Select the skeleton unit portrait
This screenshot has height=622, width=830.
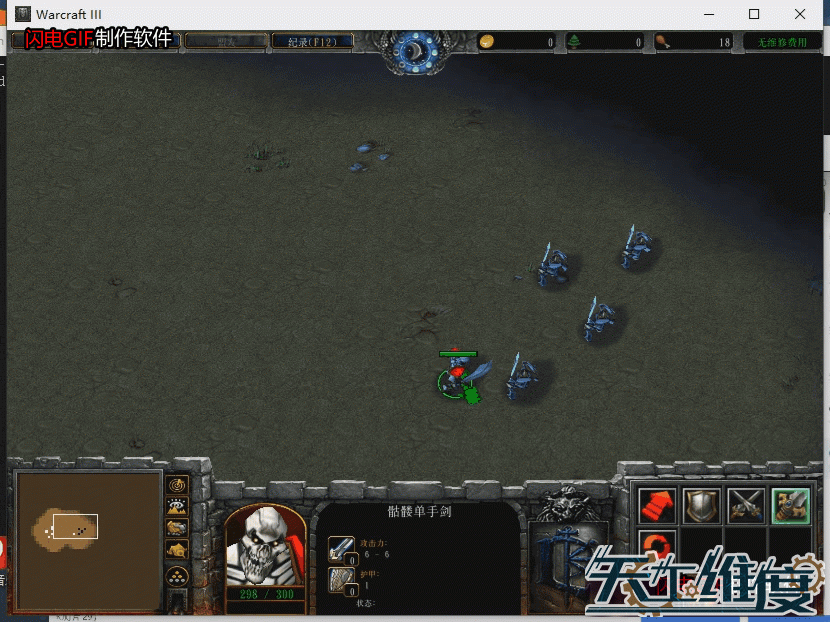tap(266, 545)
